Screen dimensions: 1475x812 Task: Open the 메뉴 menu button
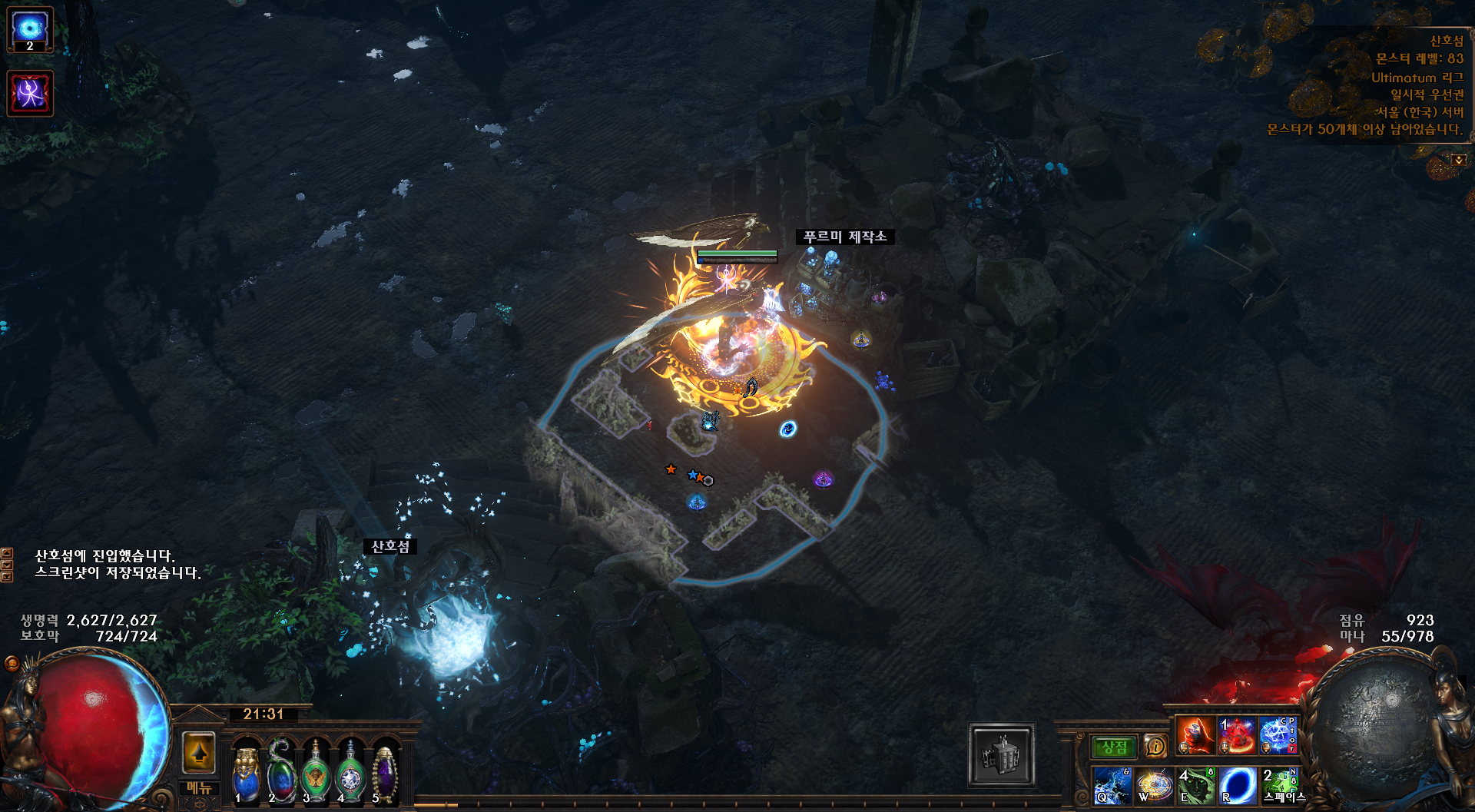(199, 788)
